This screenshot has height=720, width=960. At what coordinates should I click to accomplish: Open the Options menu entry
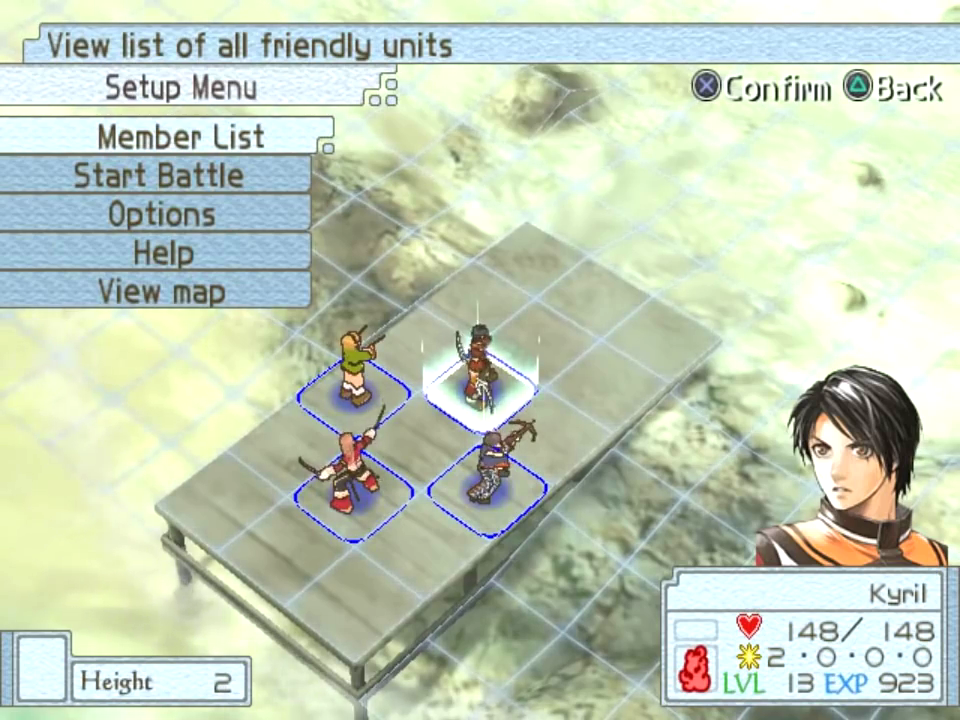coord(161,214)
